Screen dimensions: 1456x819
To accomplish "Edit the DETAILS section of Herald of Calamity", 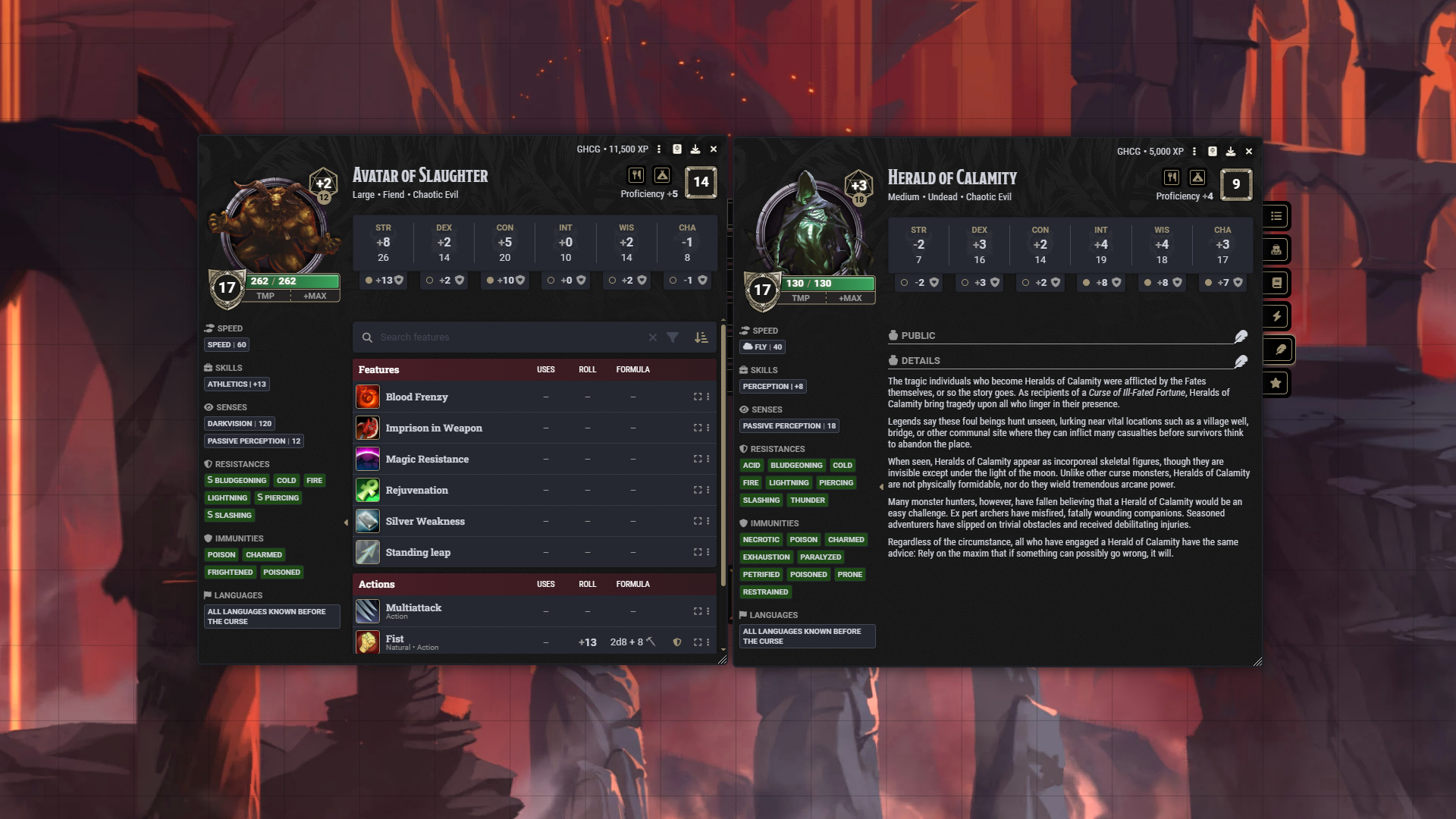I will (1241, 361).
